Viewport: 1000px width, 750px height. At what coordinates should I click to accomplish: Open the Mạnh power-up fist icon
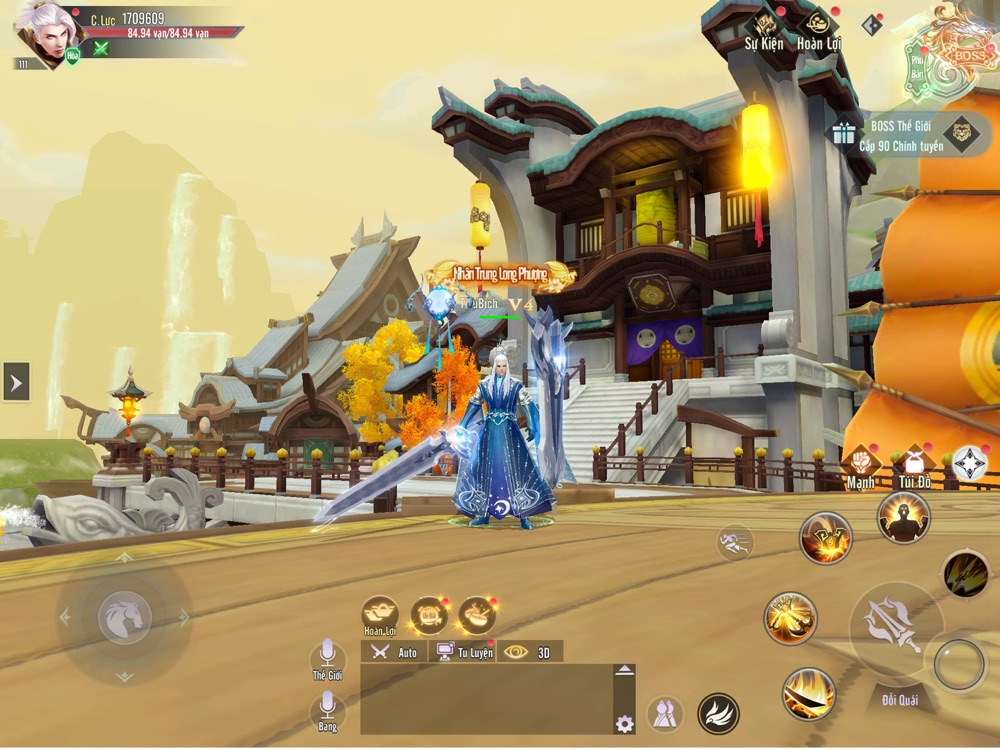tap(860, 465)
